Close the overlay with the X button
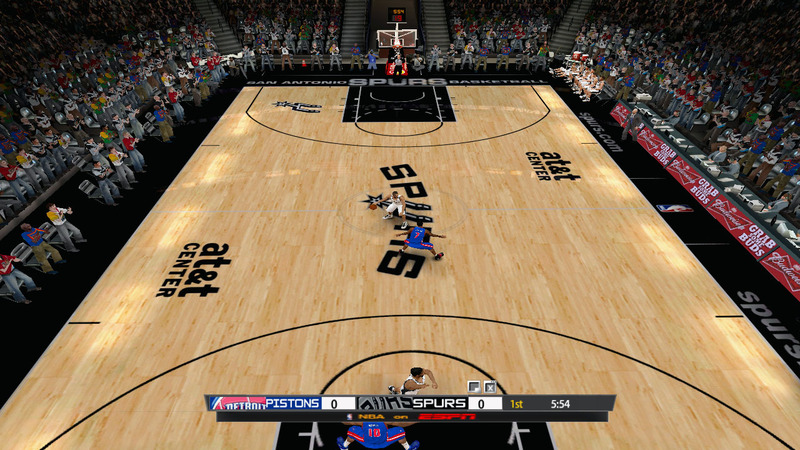The image size is (800, 450). coord(490,387)
